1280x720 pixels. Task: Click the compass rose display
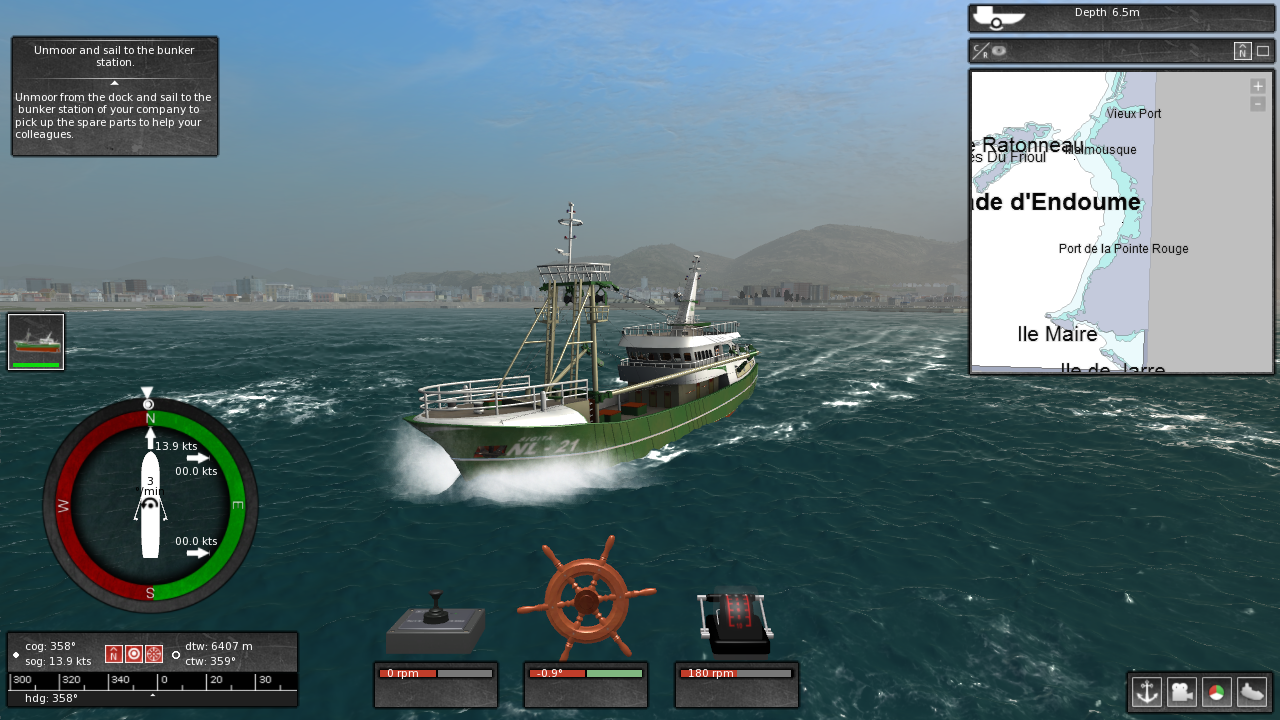[150, 503]
